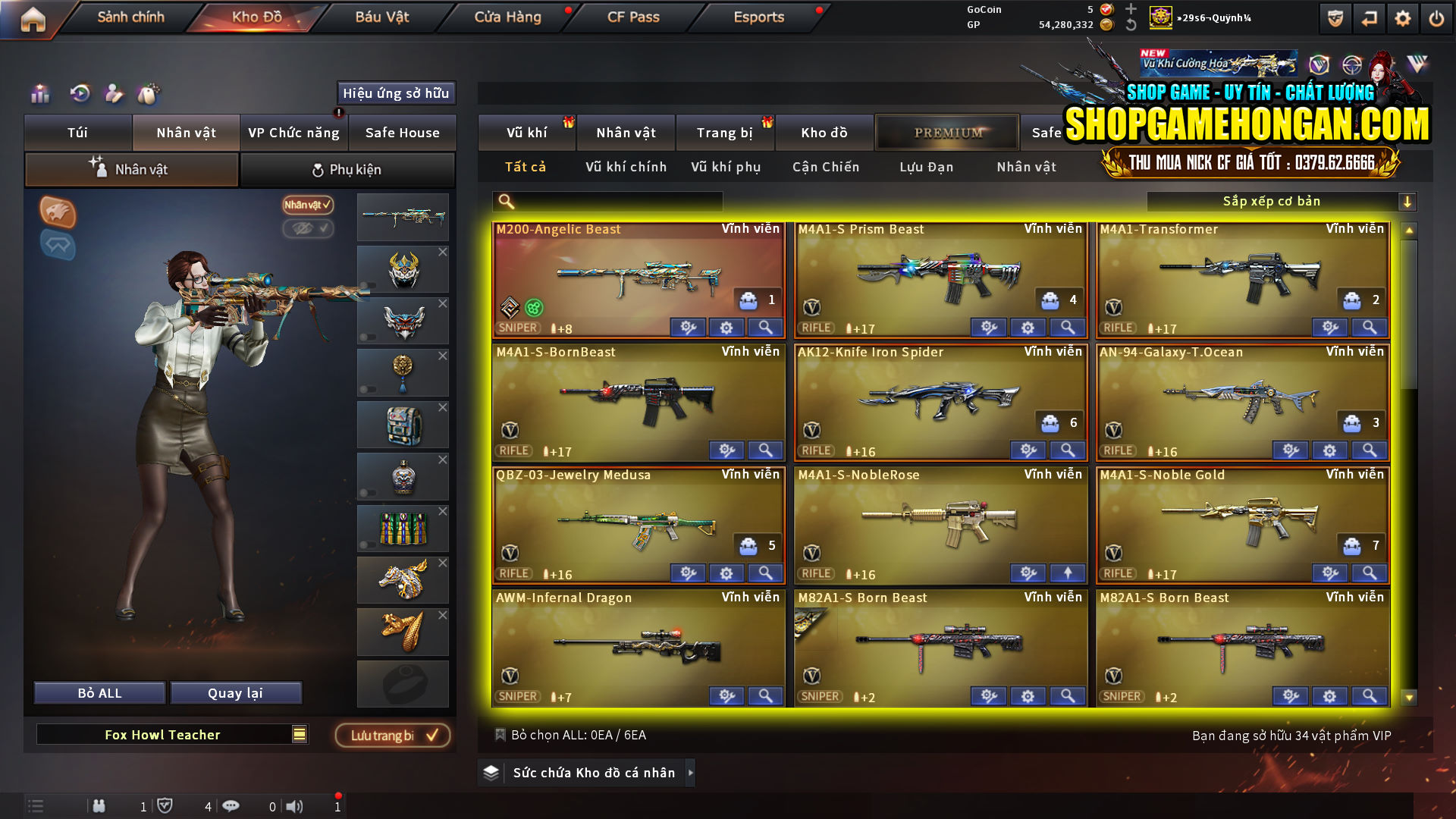
Task: Open the pet dog-tag icon in character panel
Action: point(149,93)
